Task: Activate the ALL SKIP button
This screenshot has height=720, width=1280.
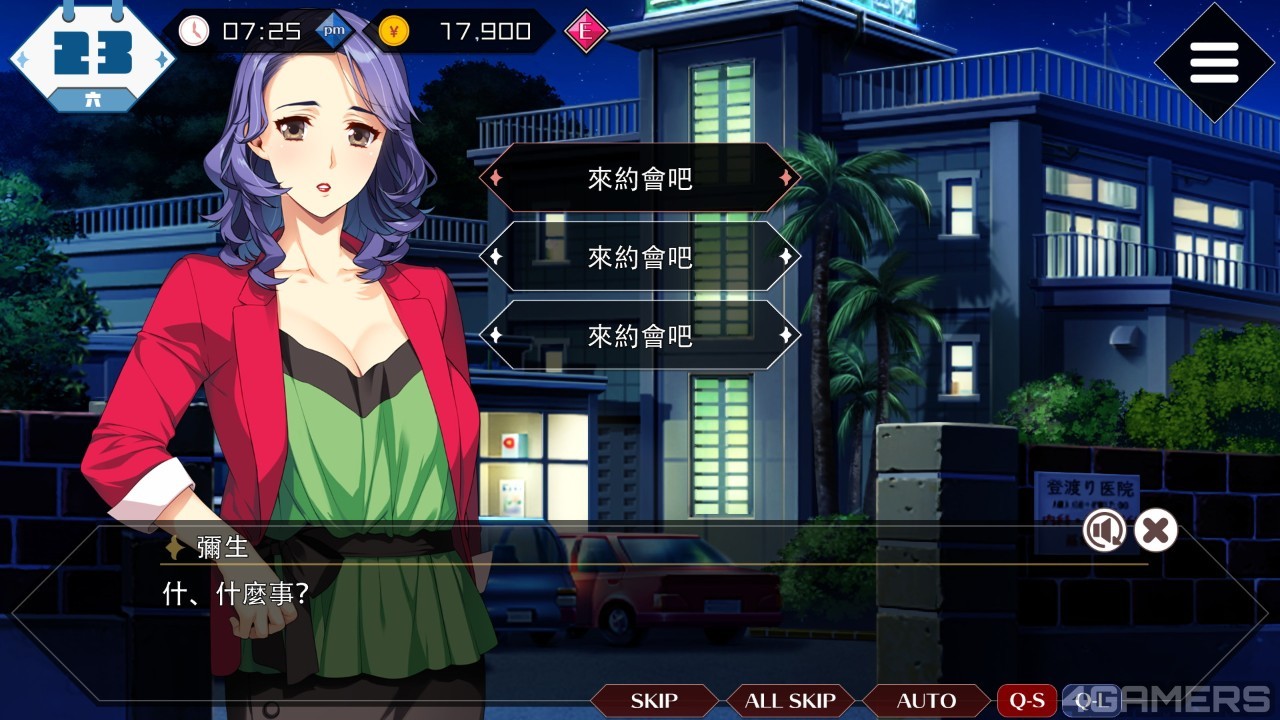Action: click(x=790, y=701)
